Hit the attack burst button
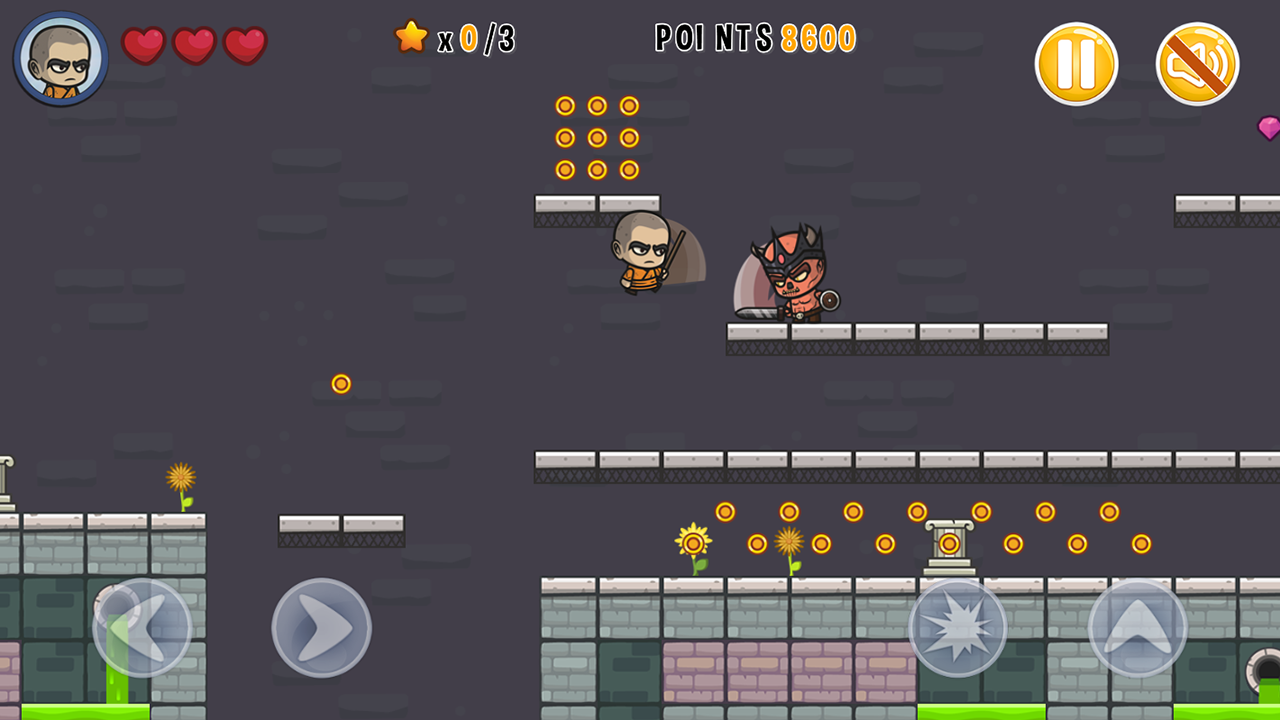 tap(958, 628)
